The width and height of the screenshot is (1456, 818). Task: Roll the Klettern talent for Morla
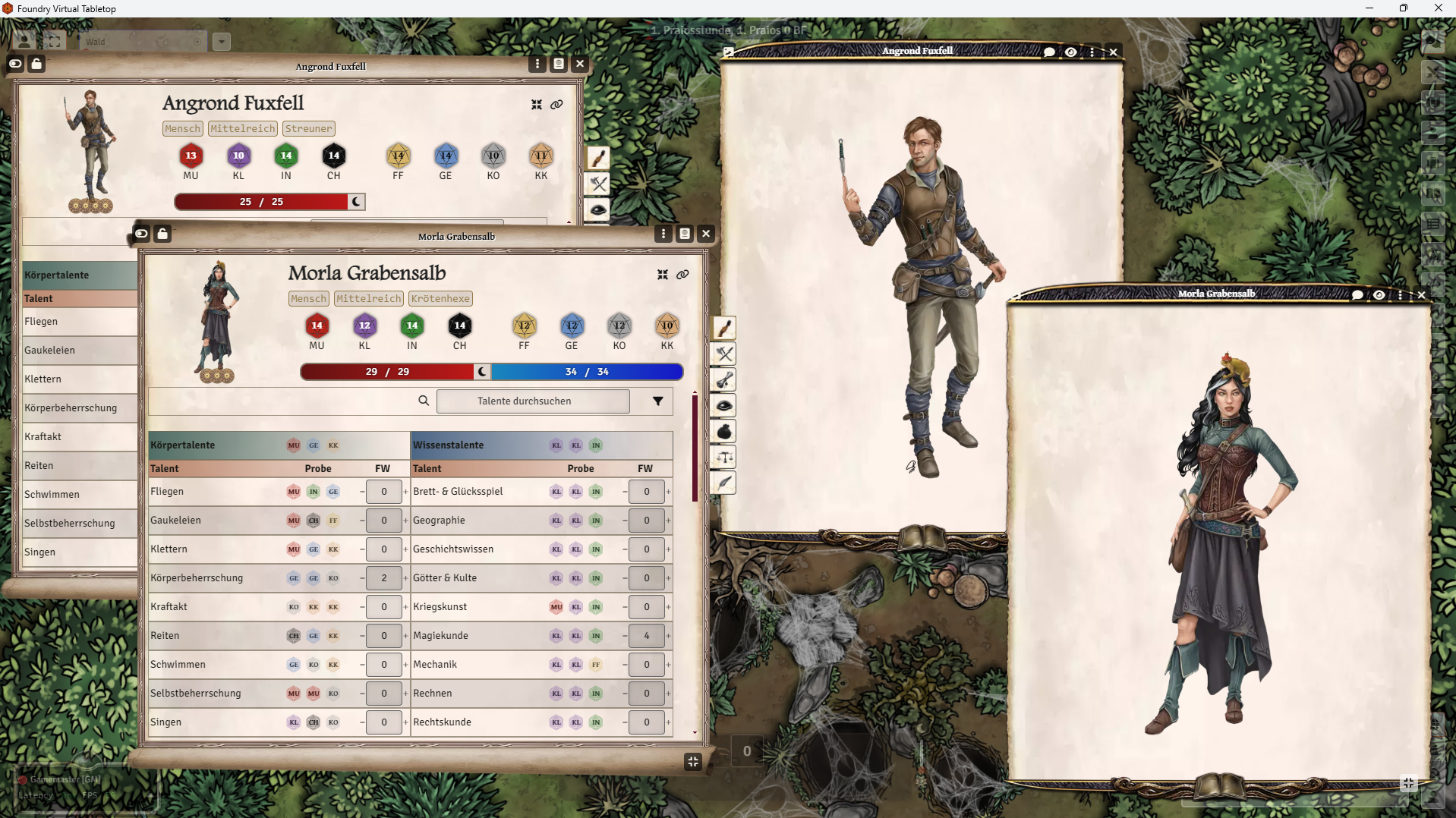point(169,549)
